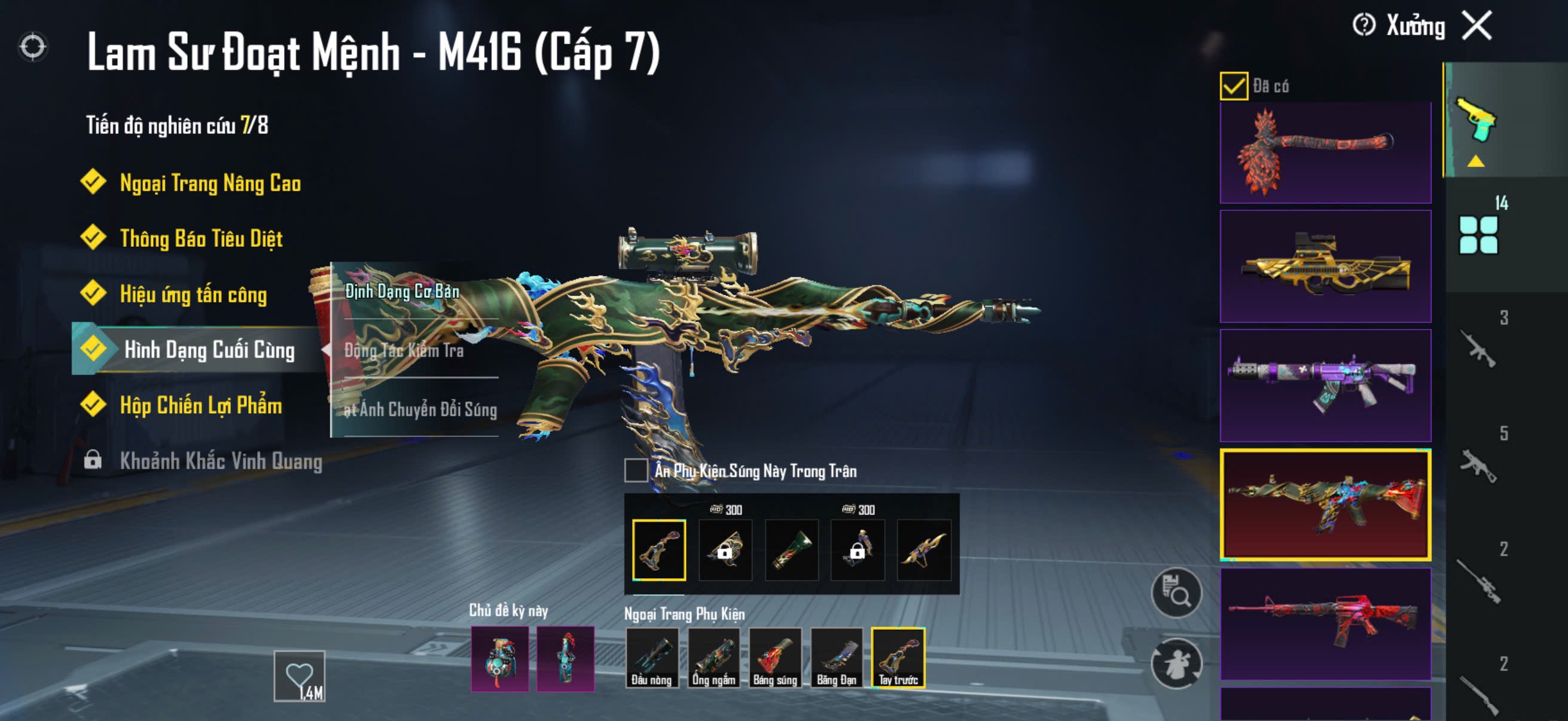Open the Xưởng help info
Viewport: 1568px width, 721px height.
[x=1363, y=26]
